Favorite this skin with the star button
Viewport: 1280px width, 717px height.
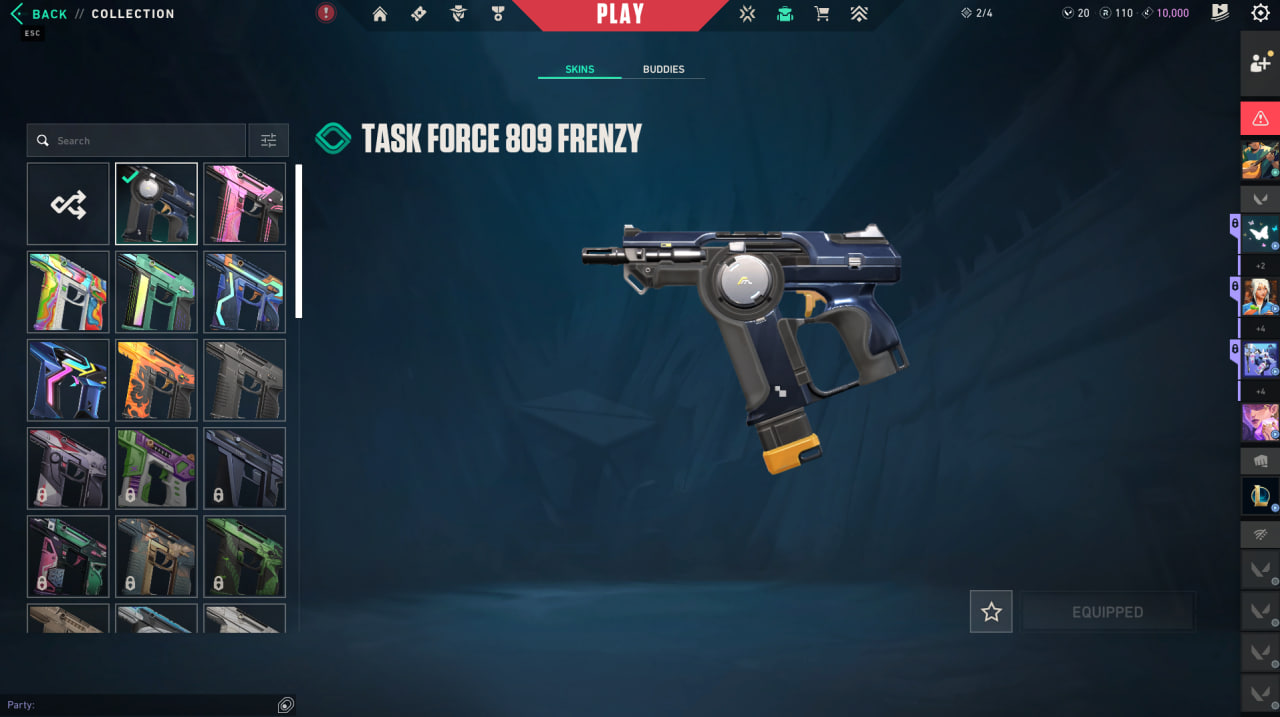tap(991, 612)
